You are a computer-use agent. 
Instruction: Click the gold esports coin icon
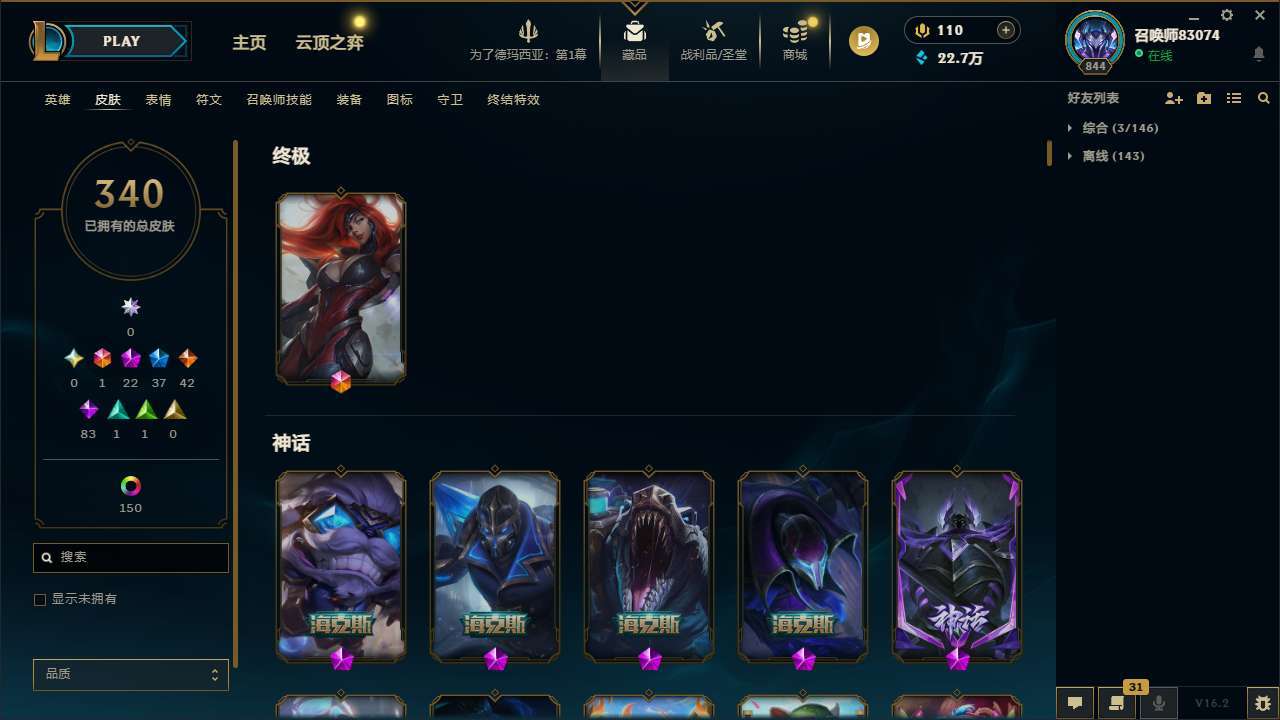click(x=862, y=41)
